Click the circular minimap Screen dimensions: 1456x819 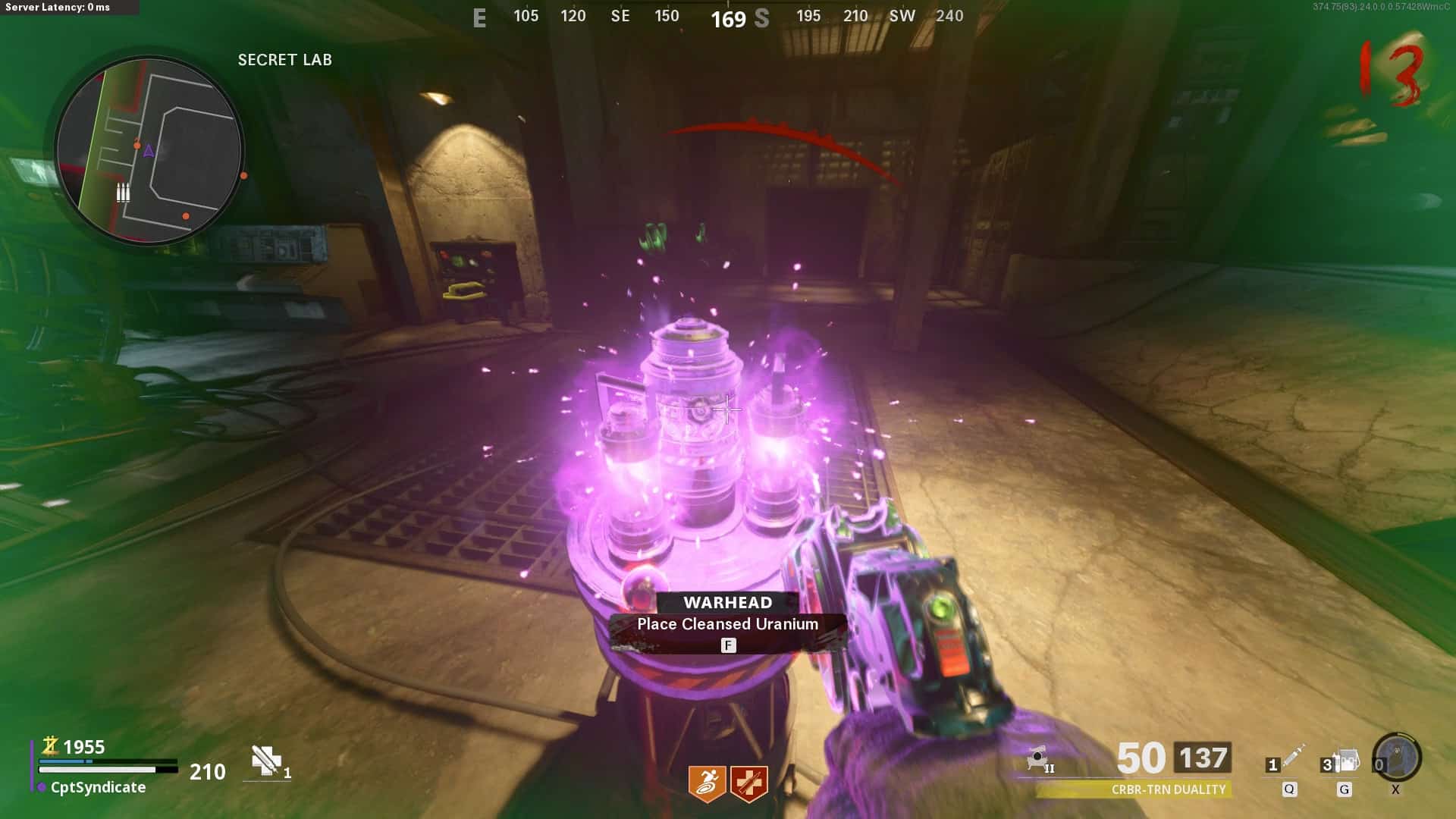[149, 150]
